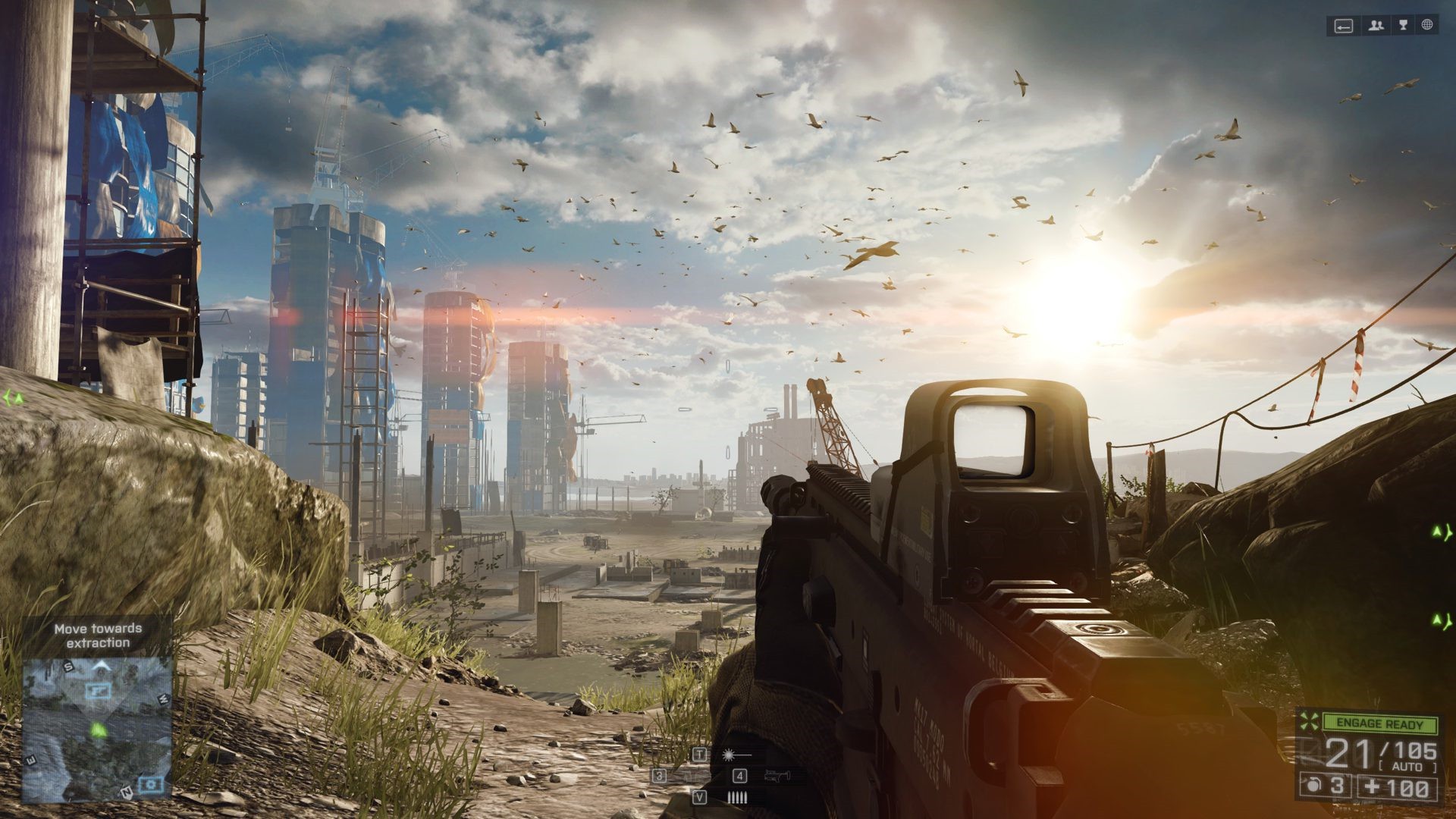The image size is (1456, 819).
Task: Select the Move towards extraction objective
Action: pyautogui.click(x=98, y=635)
